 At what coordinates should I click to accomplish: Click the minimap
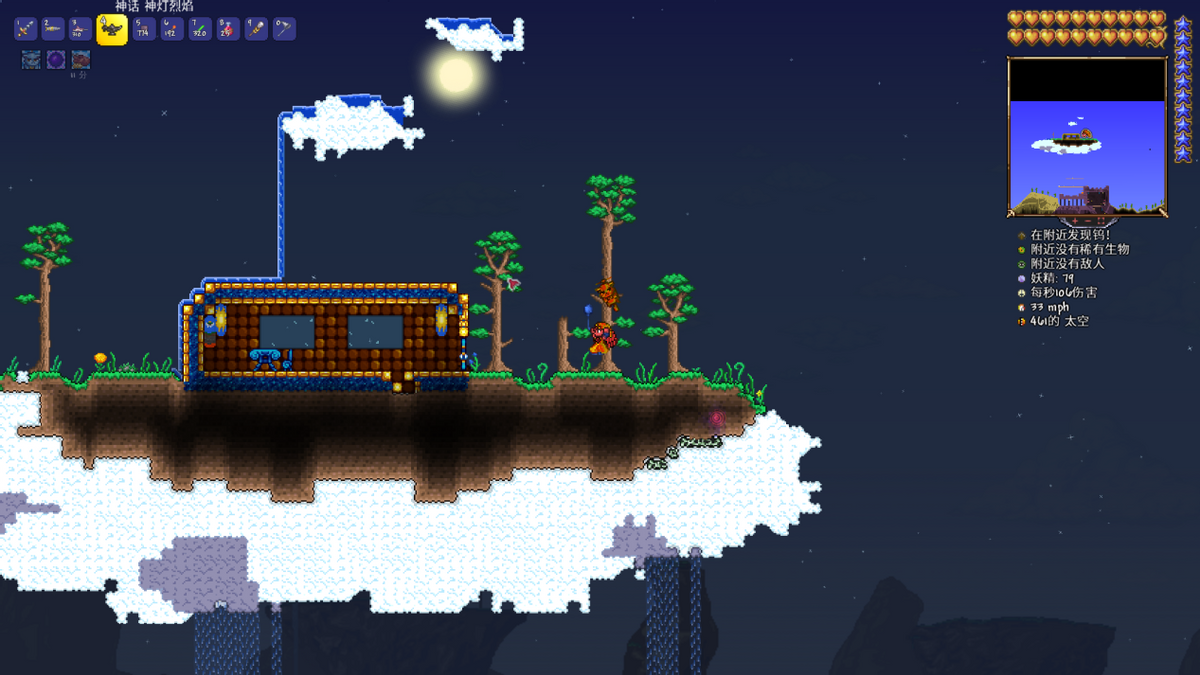[x=1087, y=135]
